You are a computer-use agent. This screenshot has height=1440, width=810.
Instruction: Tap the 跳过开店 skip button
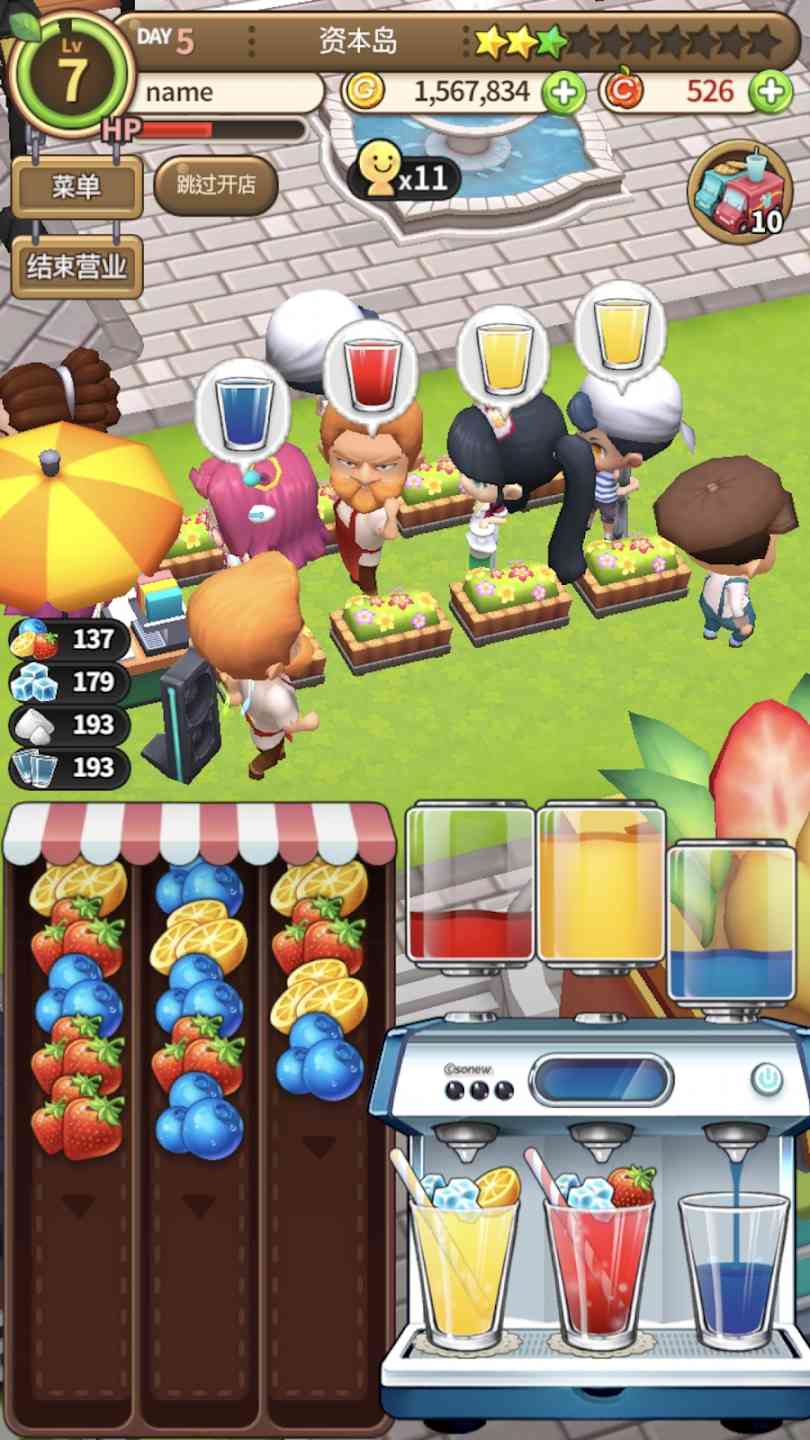(x=215, y=185)
